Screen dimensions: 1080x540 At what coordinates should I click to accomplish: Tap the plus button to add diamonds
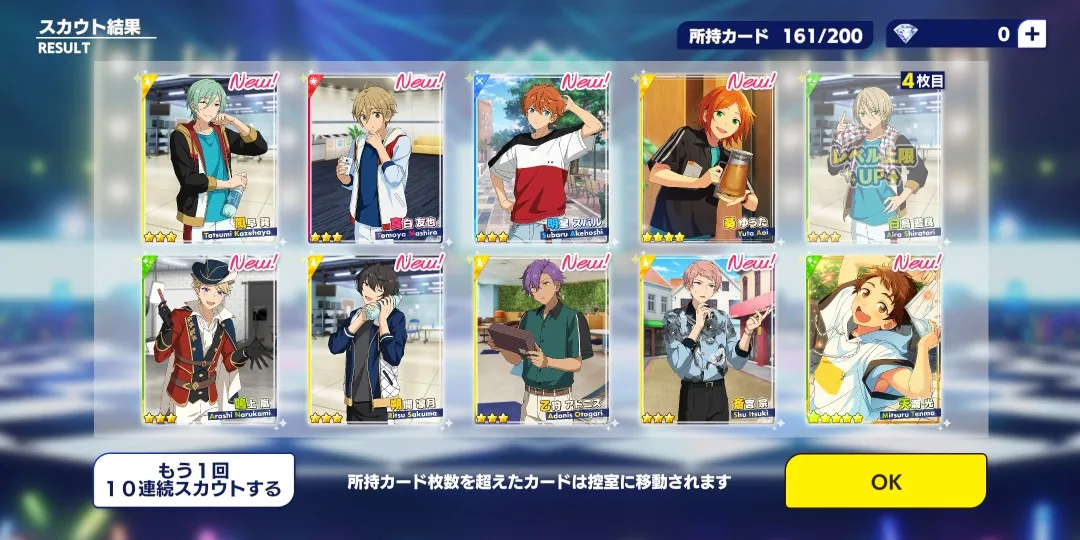click(1032, 34)
